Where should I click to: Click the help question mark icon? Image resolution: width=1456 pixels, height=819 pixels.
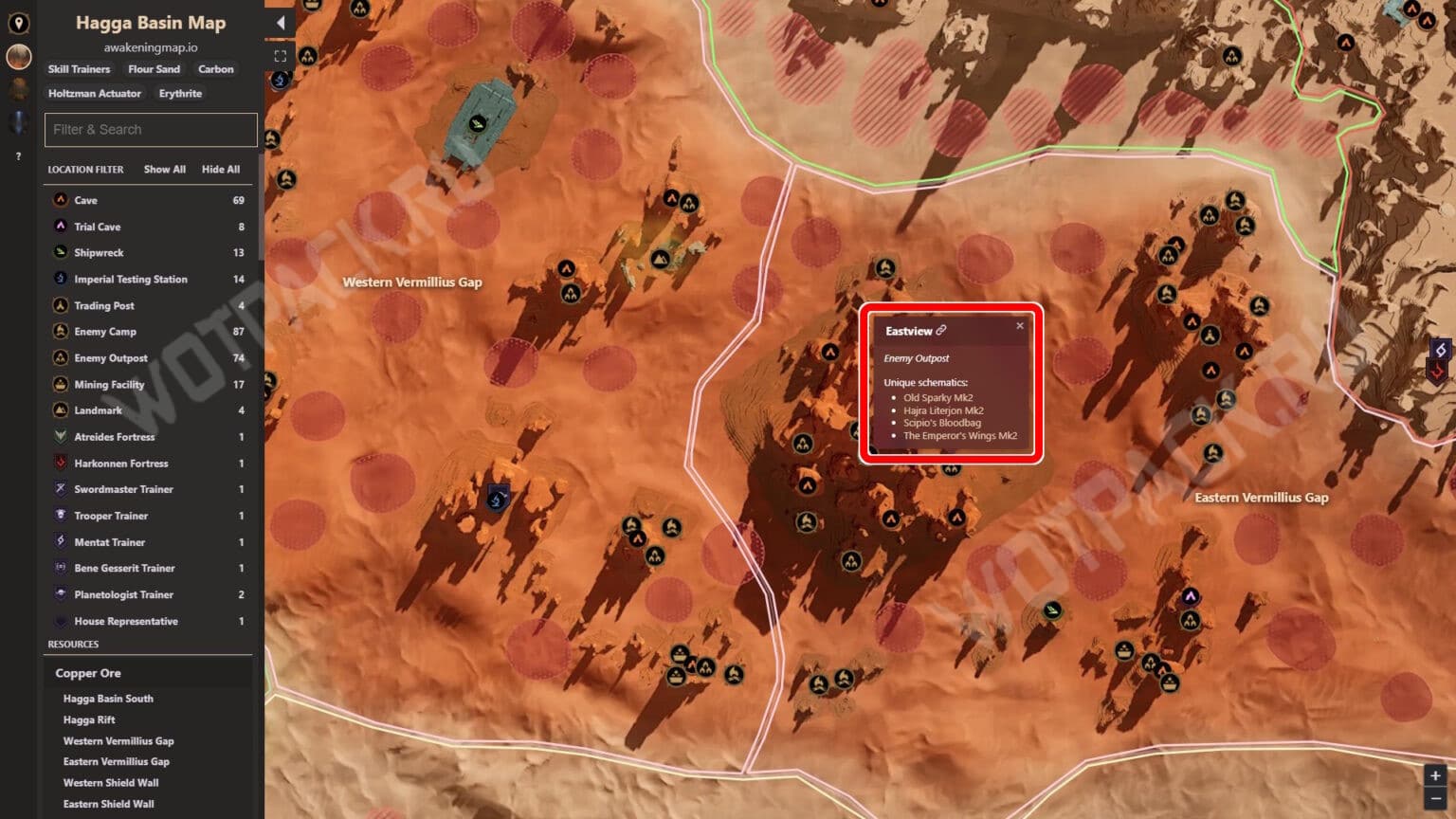point(17,155)
